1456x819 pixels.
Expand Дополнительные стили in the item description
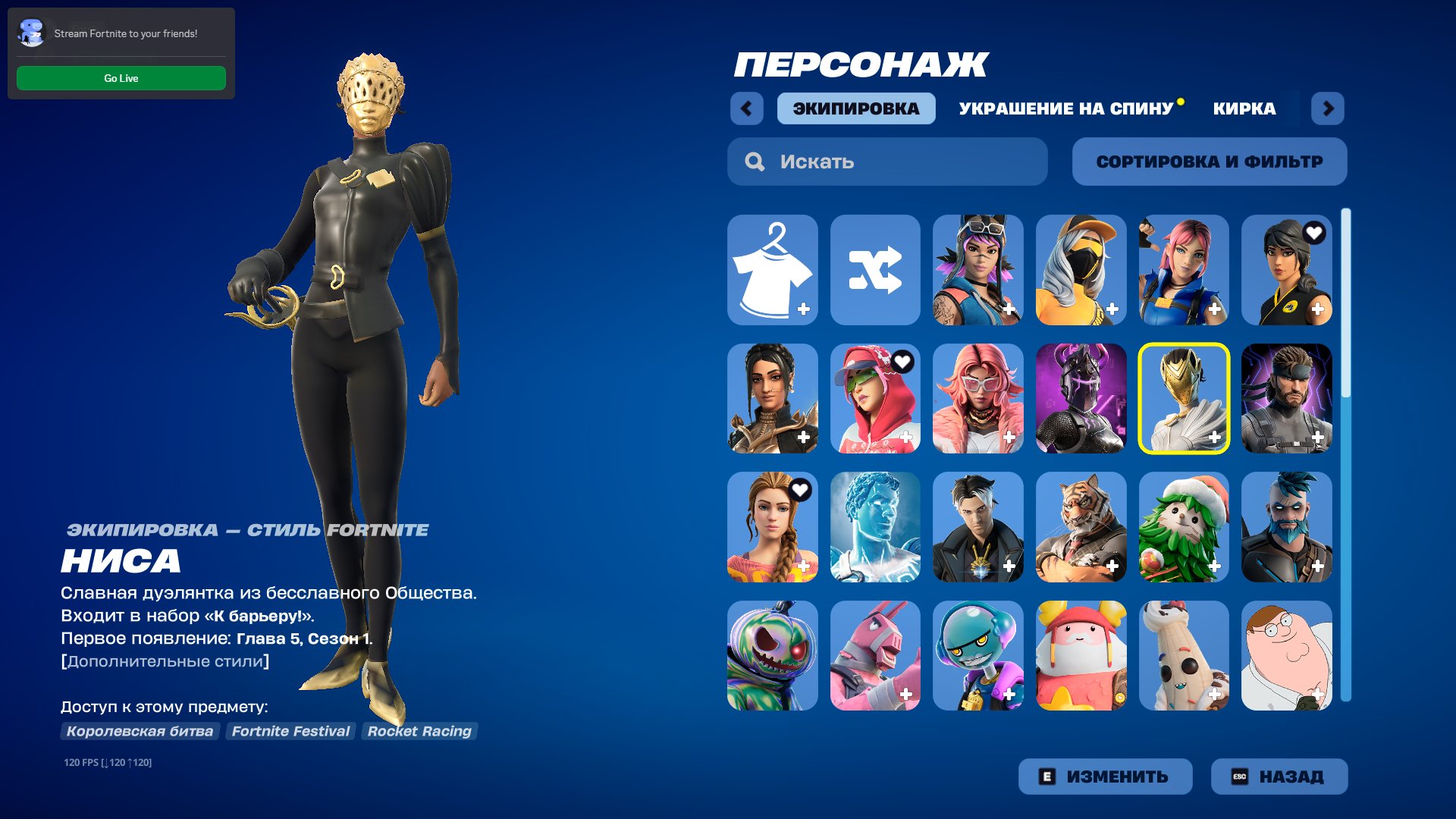point(165,660)
